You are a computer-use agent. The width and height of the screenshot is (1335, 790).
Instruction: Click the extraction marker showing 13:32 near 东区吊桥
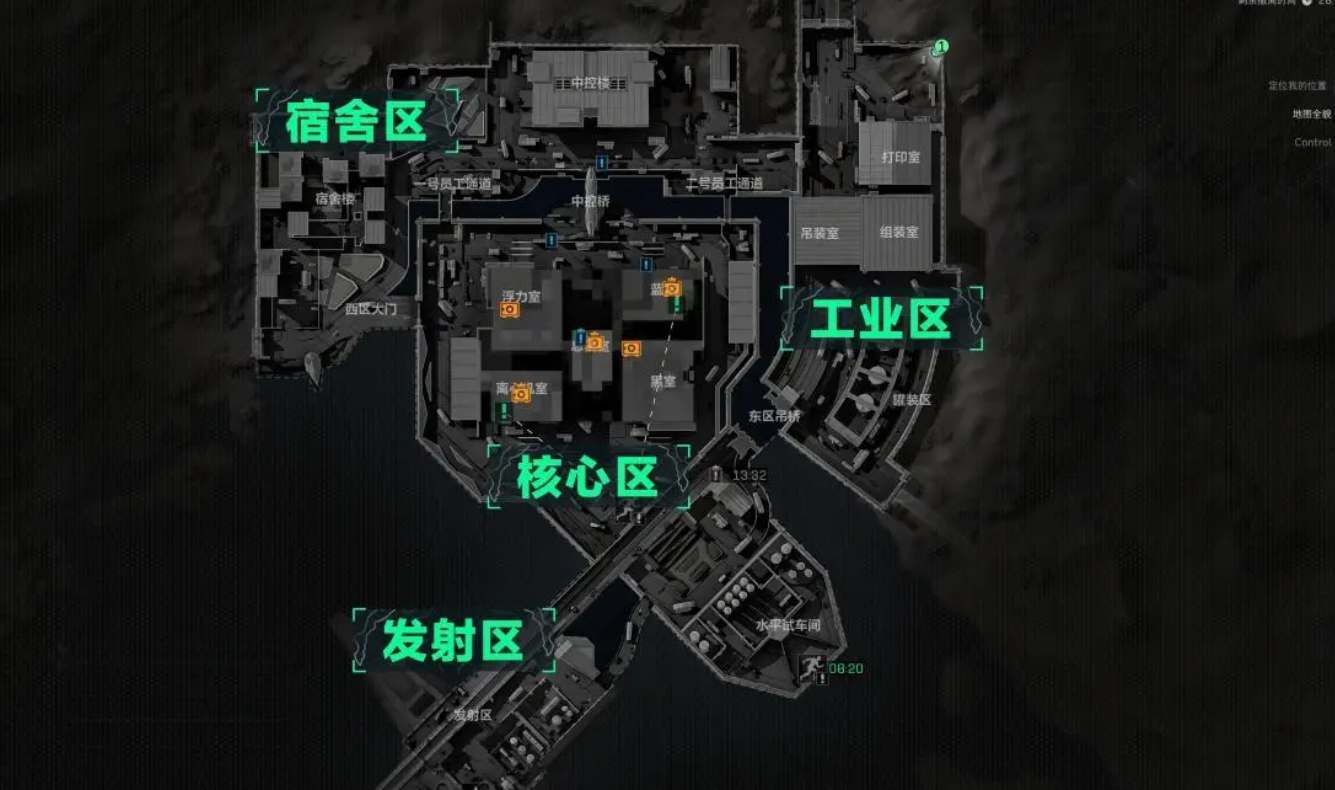click(716, 476)
